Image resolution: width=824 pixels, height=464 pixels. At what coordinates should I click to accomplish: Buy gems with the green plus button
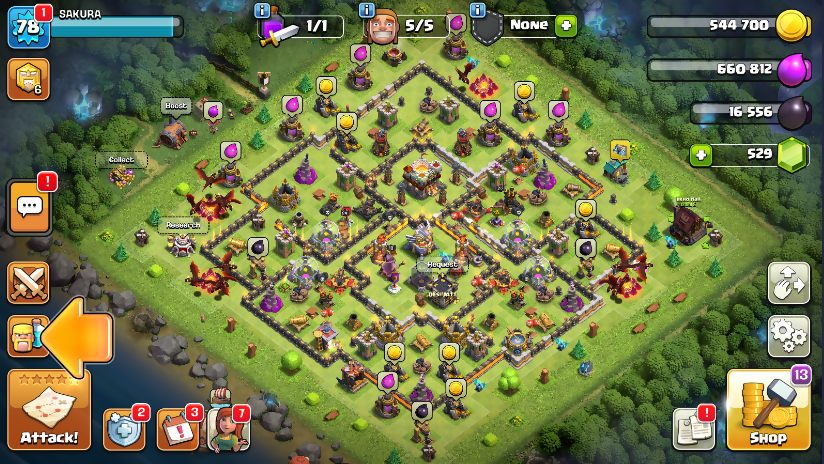[702, 155]
